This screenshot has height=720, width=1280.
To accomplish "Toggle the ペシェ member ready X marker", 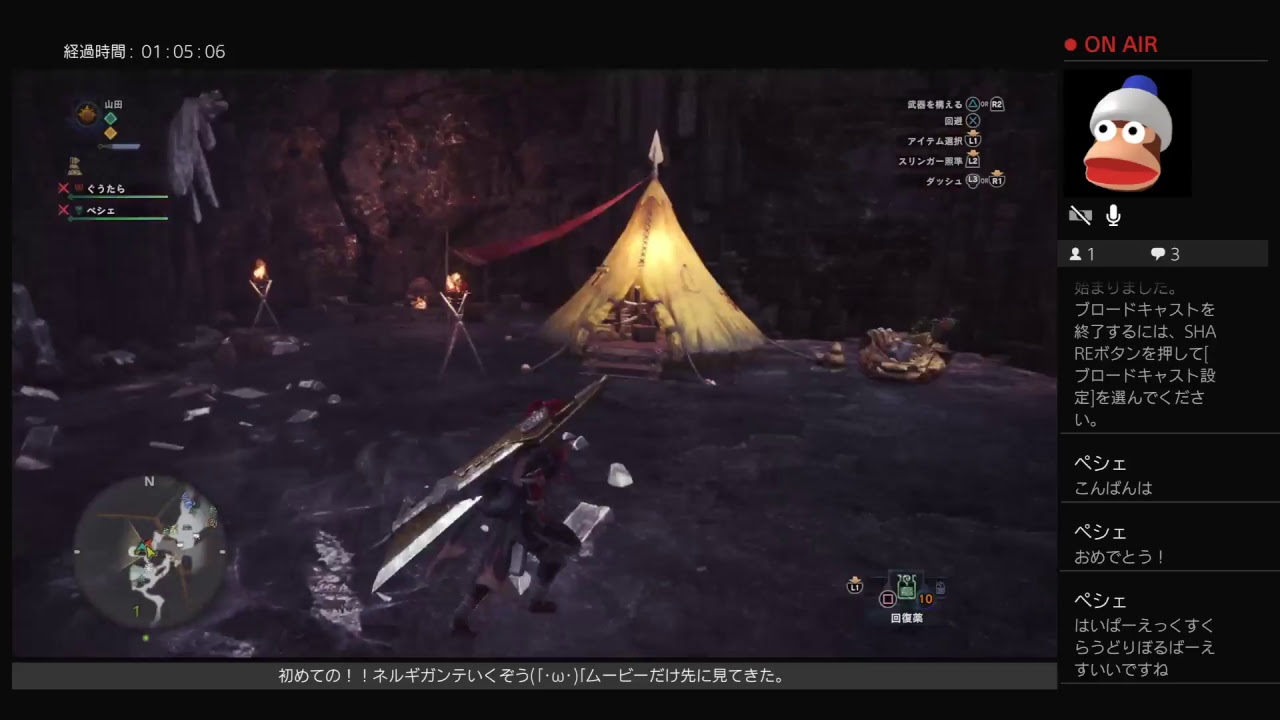I will tap(63, 210).
